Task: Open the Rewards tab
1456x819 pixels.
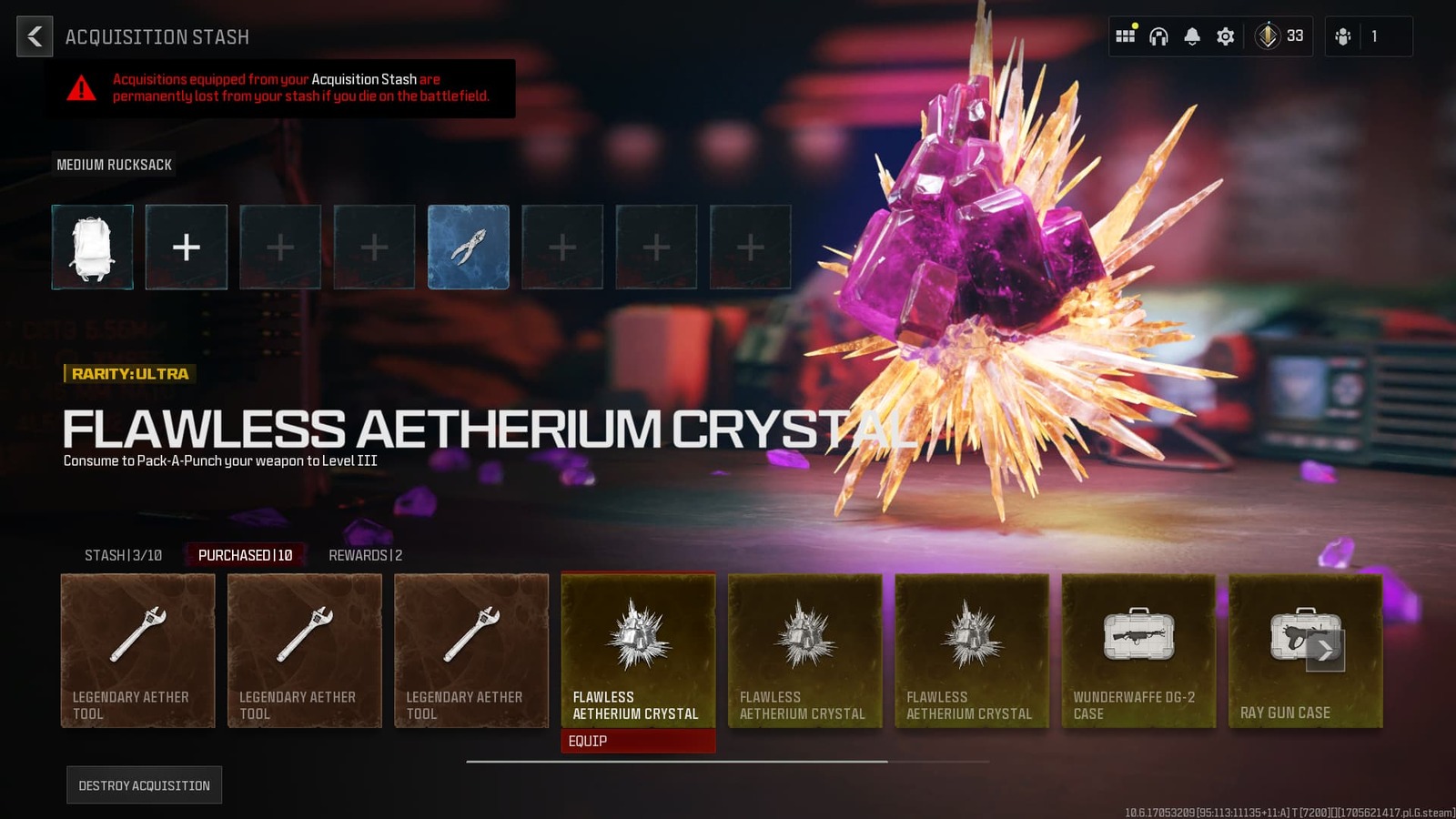Action: pos(365,555)
